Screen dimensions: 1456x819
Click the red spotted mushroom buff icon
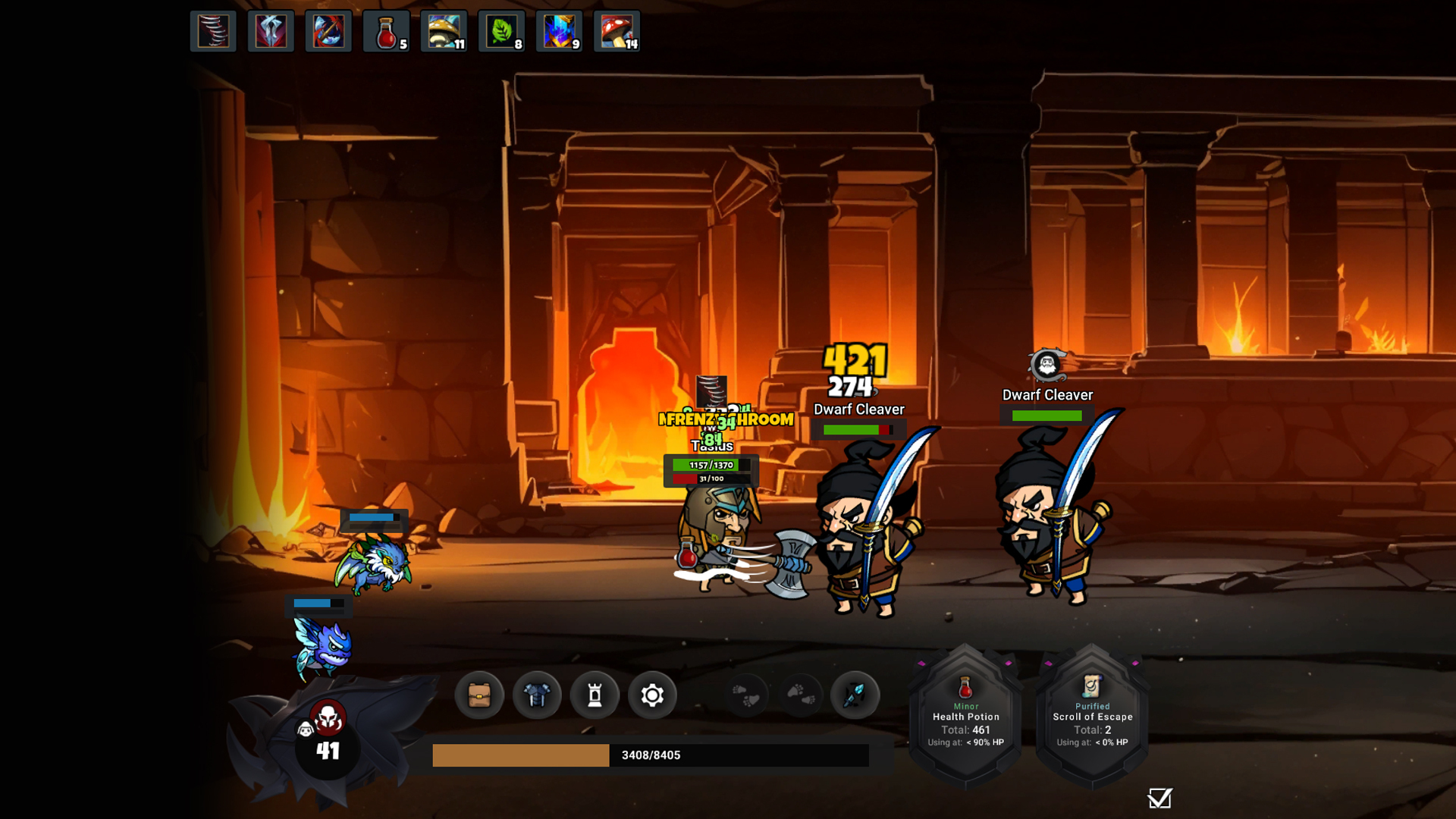(617, 32)
